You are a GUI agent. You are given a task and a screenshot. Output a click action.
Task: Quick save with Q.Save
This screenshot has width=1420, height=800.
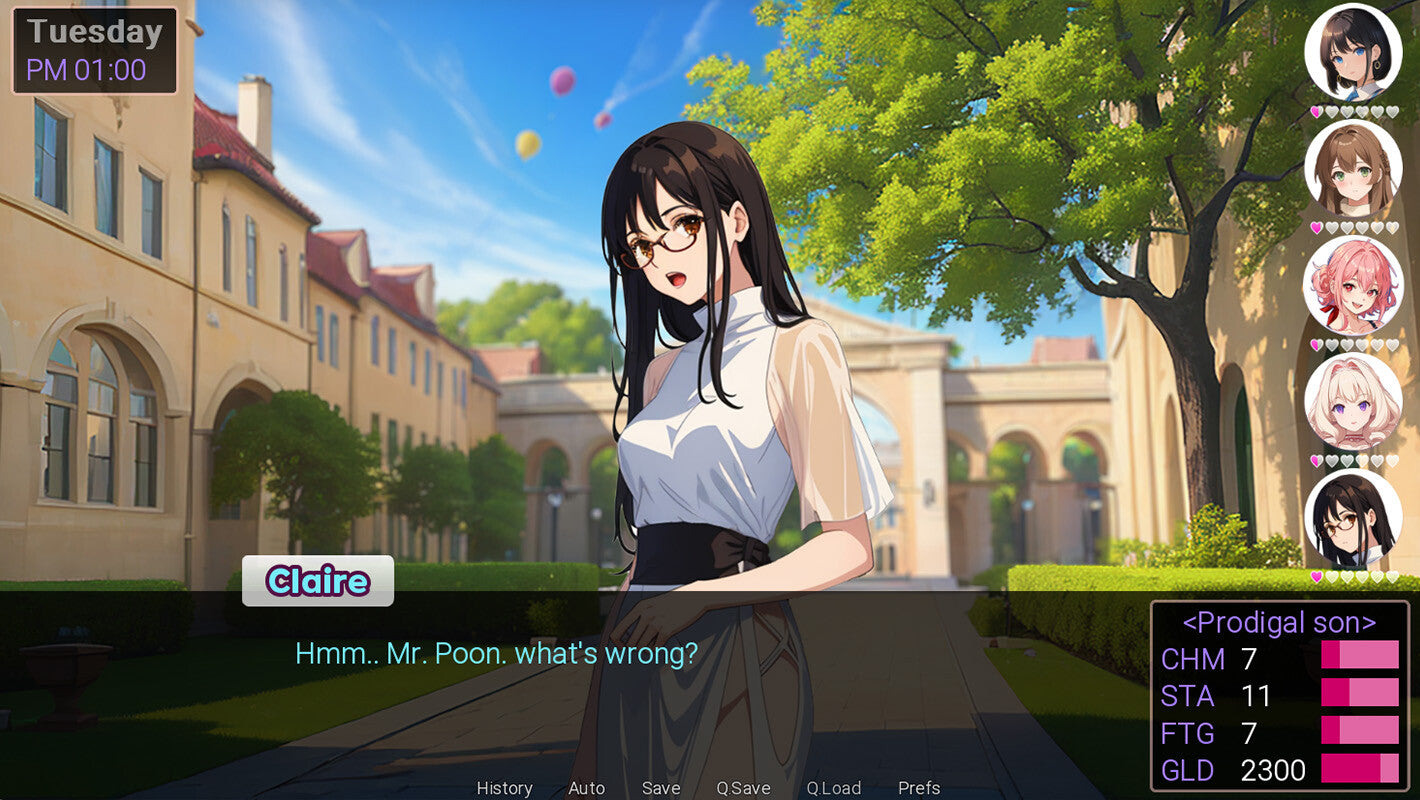coord(743,788)
